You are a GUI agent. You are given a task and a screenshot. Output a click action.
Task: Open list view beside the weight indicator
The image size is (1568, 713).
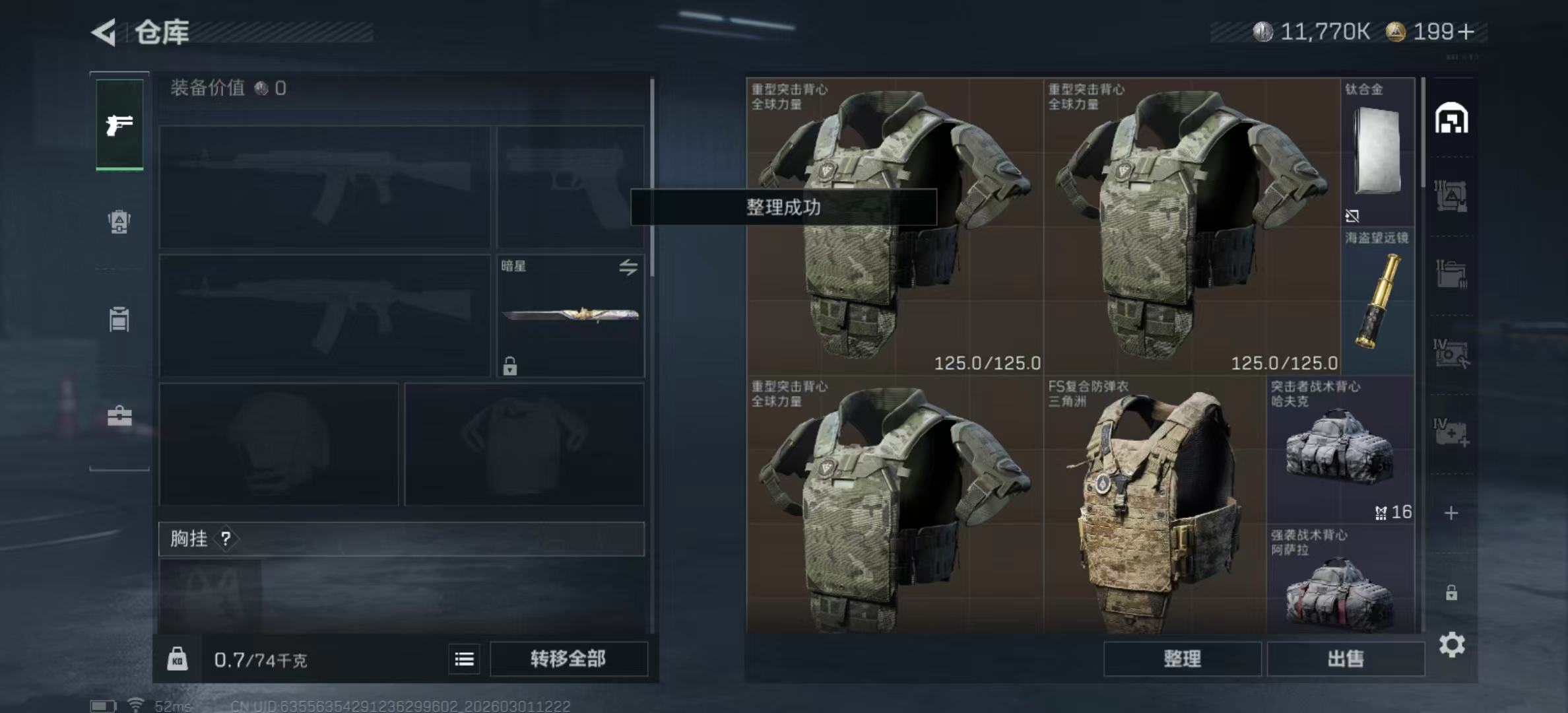pyautogui.click(x=464, y=659)
